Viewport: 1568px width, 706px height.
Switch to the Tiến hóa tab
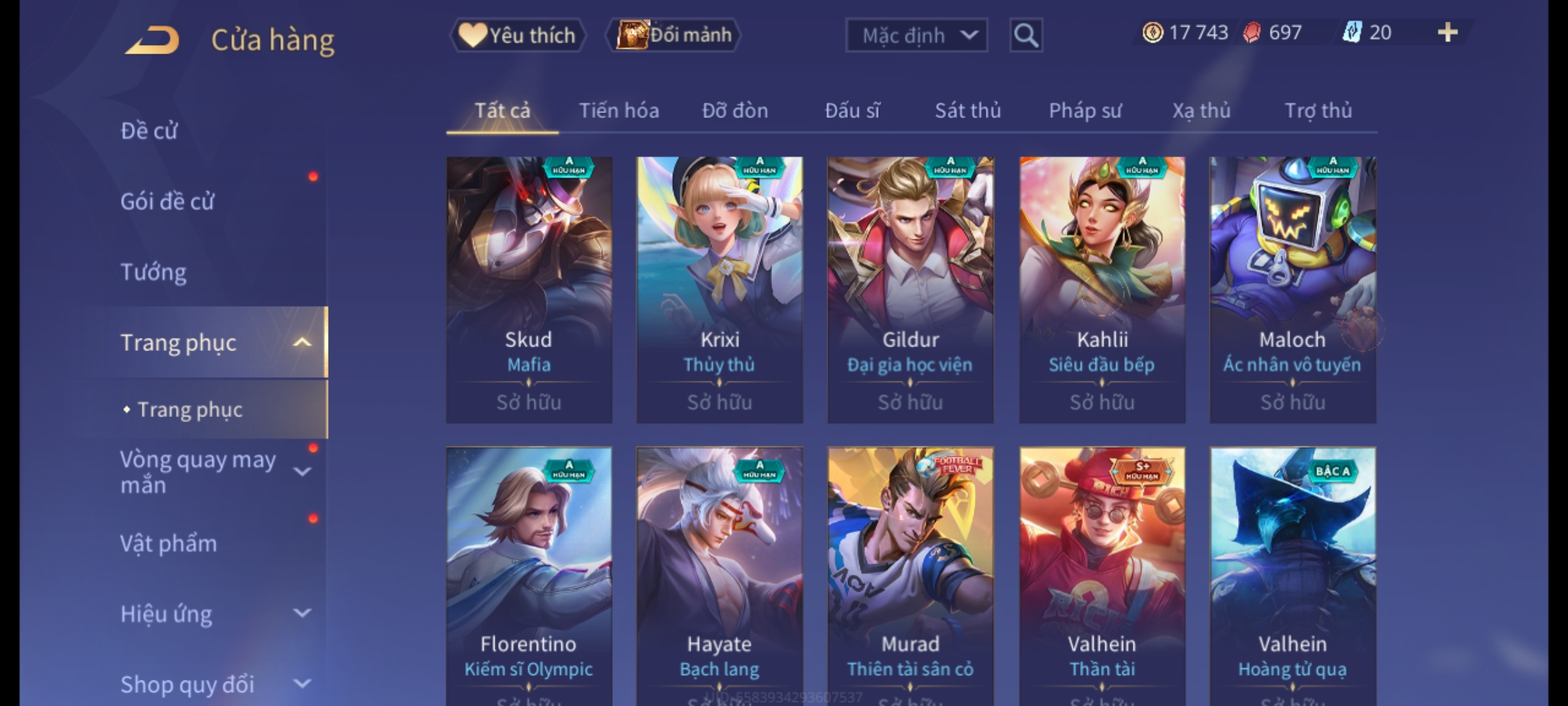(618, 110)
